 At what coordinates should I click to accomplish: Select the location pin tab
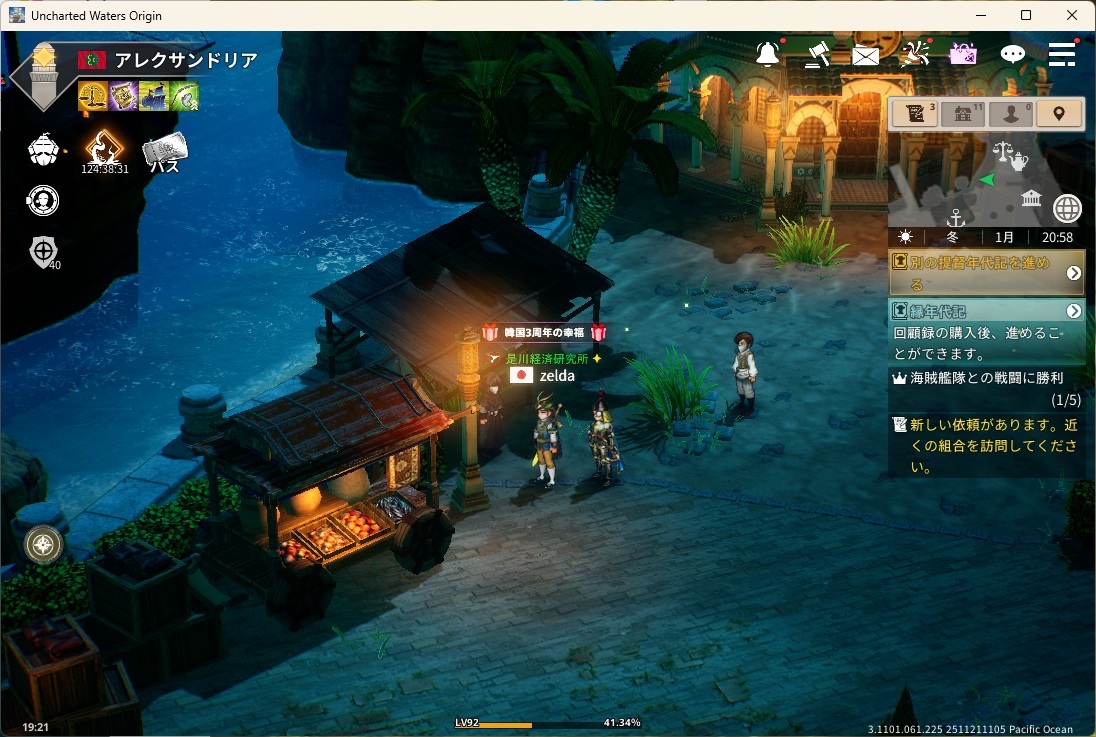click(1059, 114)
